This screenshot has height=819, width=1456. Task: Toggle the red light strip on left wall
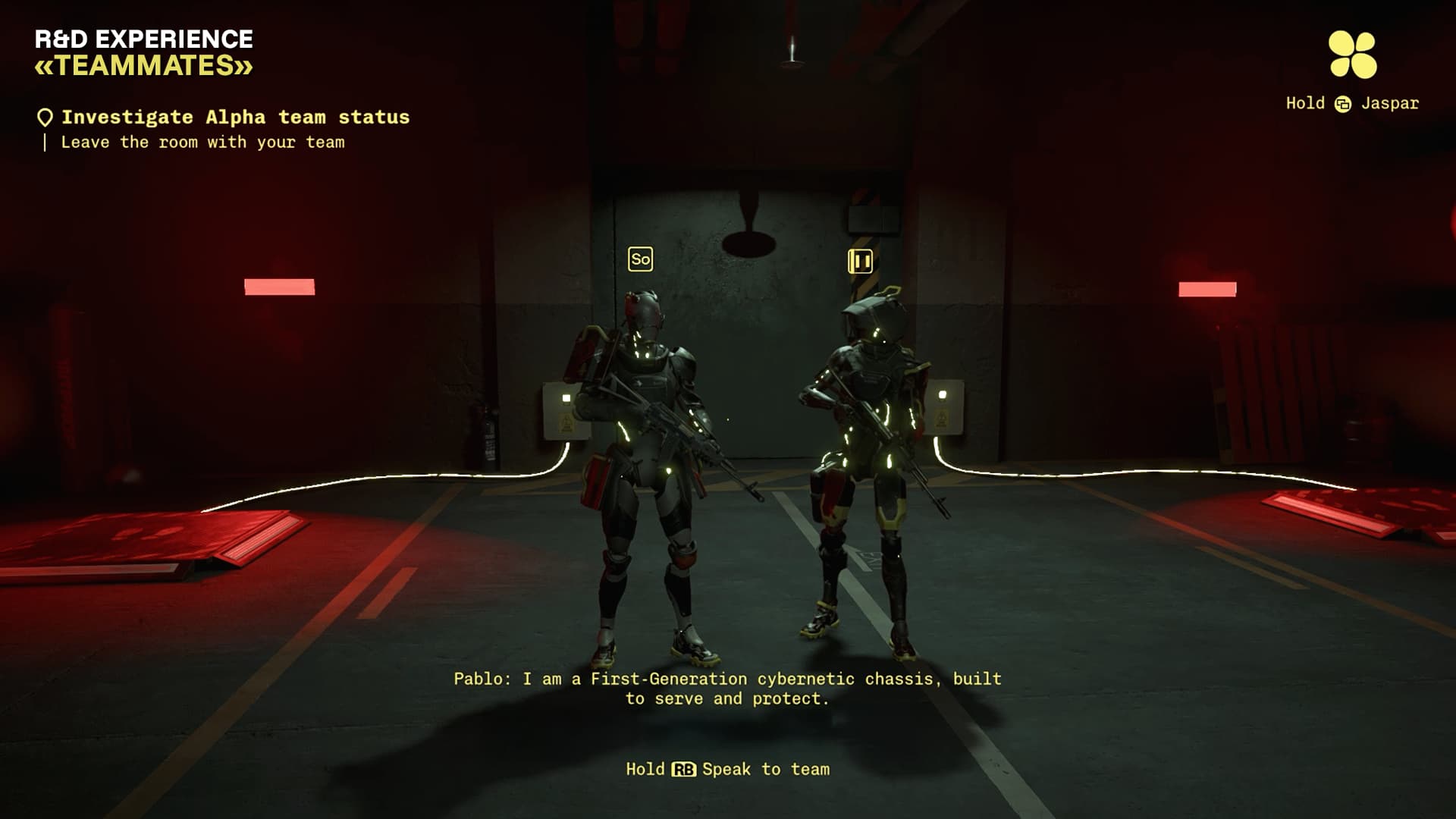pos(278,286)
